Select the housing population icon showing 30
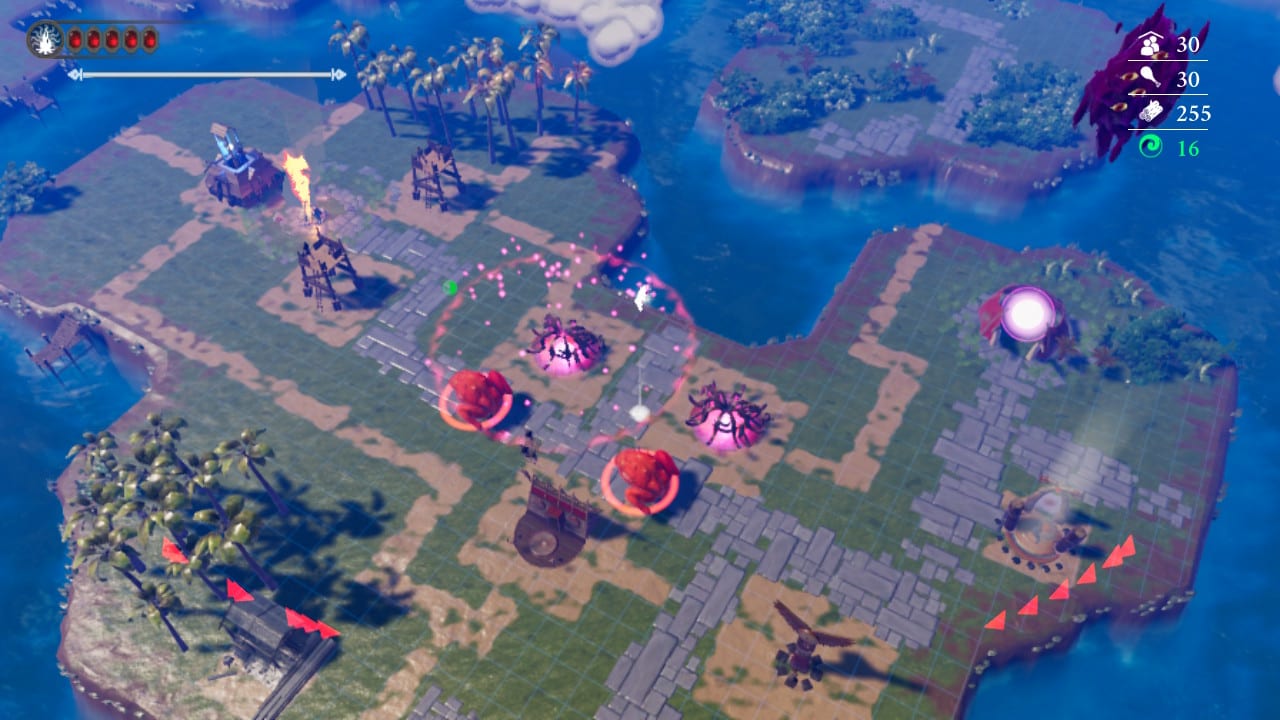Image resolution: width=1280 pixels, height=720 pixels. coord(1150,45)
